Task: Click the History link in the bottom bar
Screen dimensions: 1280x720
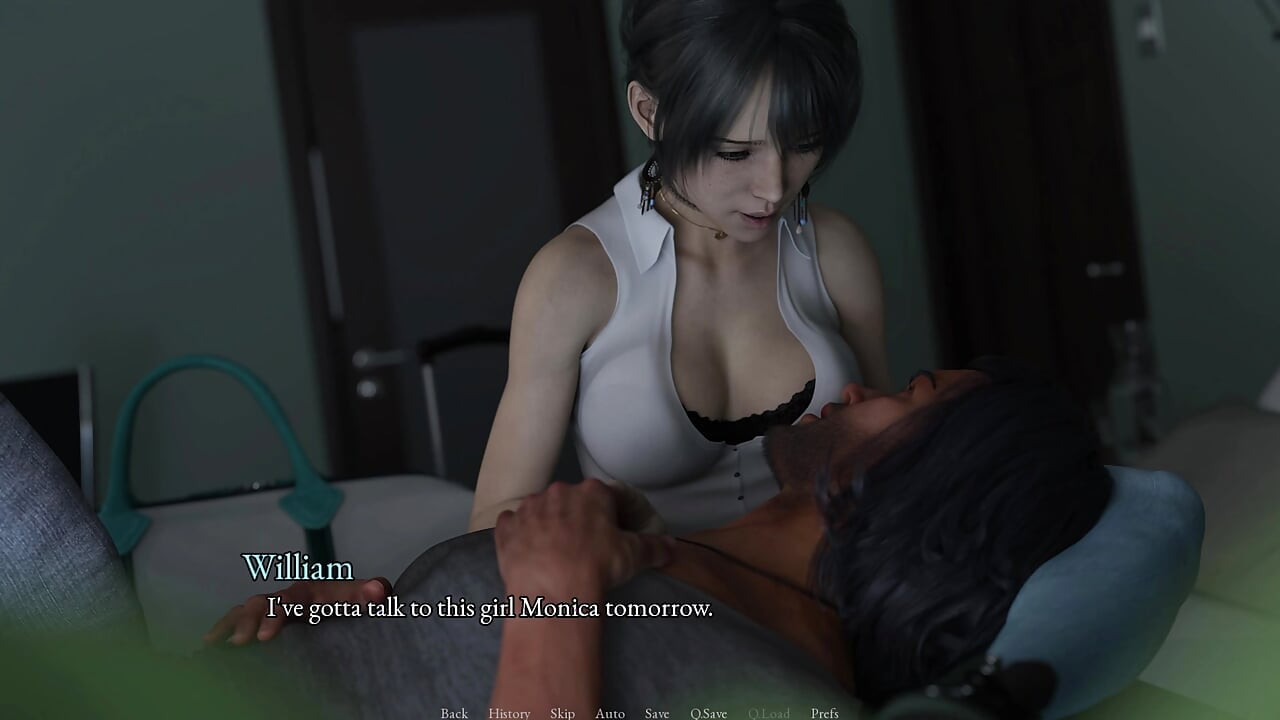Action: (509, 713)
